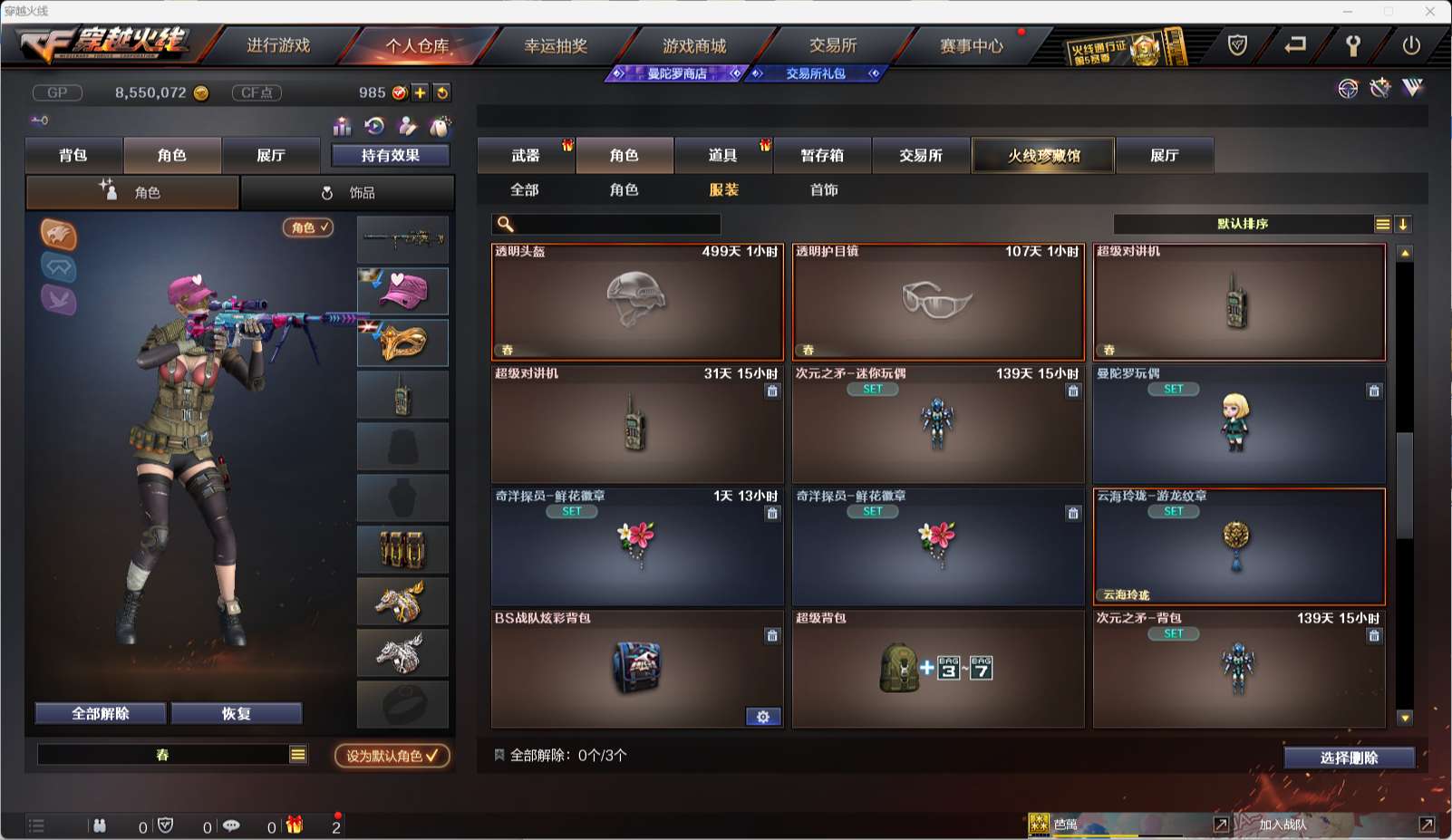The image size is (1452, 840).
Task: Click the gear icon on 超级背包 item
Action: tap(763, 716)
